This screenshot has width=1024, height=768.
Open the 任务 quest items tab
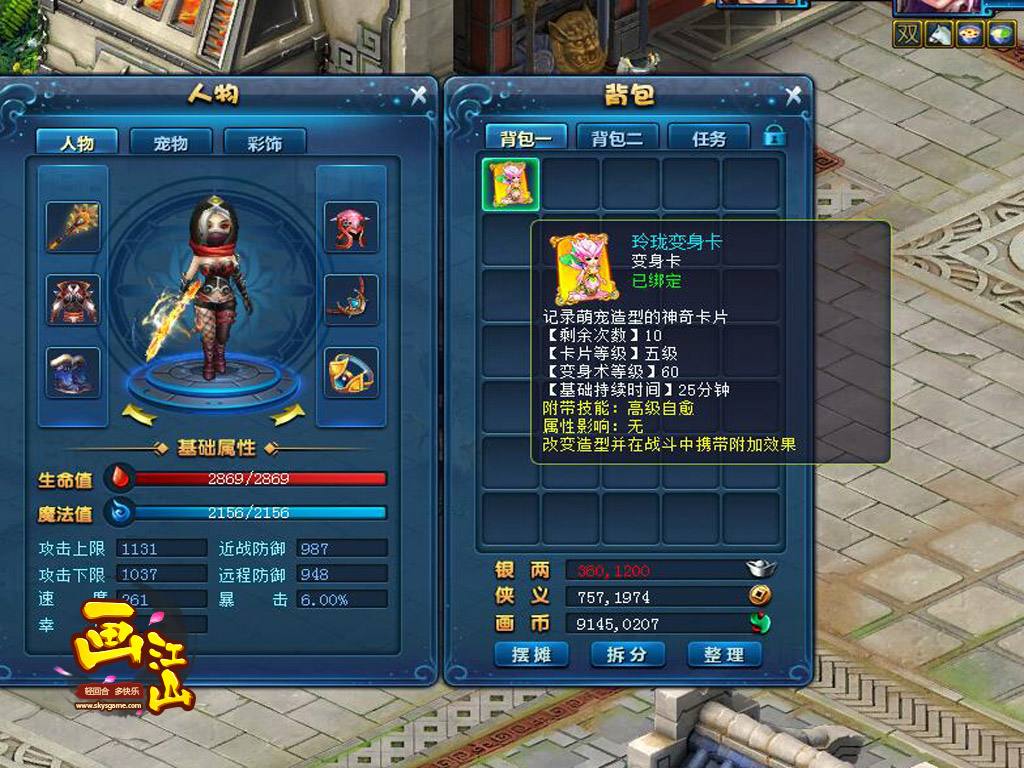[x=708, y=139]
